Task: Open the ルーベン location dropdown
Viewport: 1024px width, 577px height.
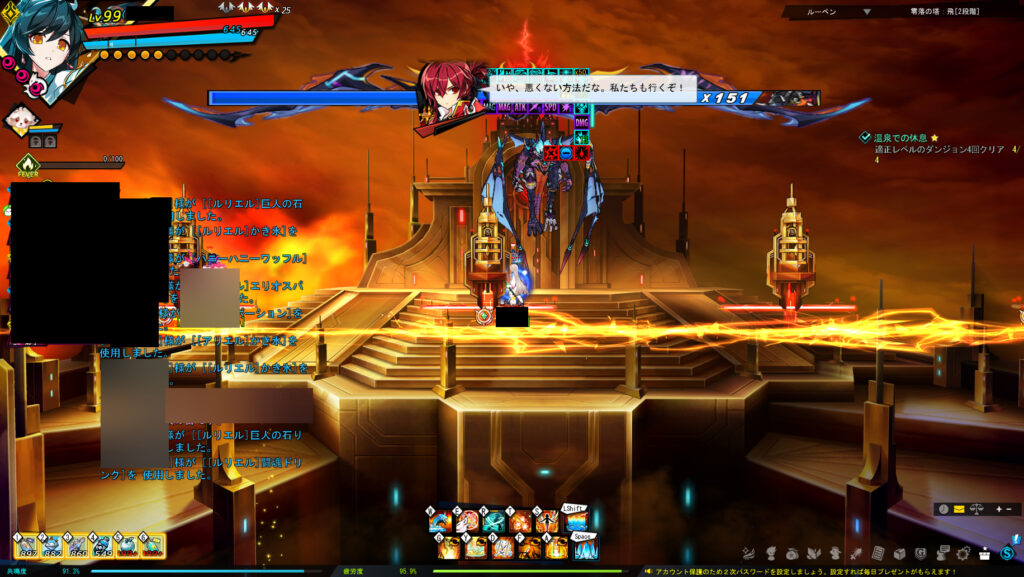Action: click(866, 12)
